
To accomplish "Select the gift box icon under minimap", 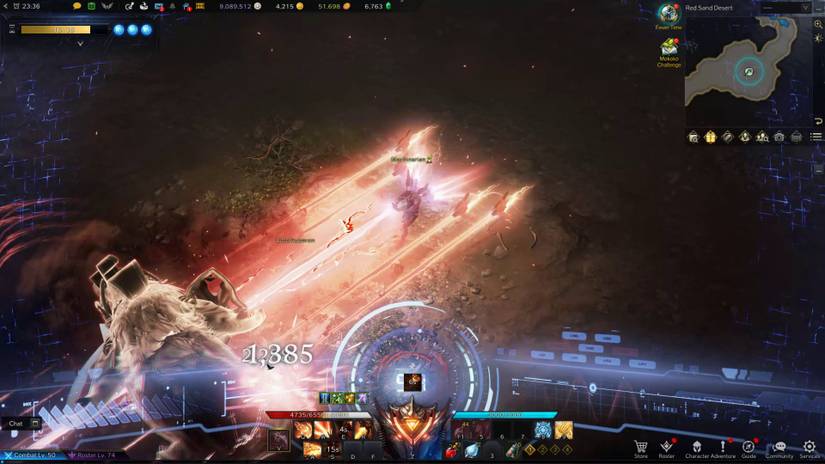I will tap(710, 137).
